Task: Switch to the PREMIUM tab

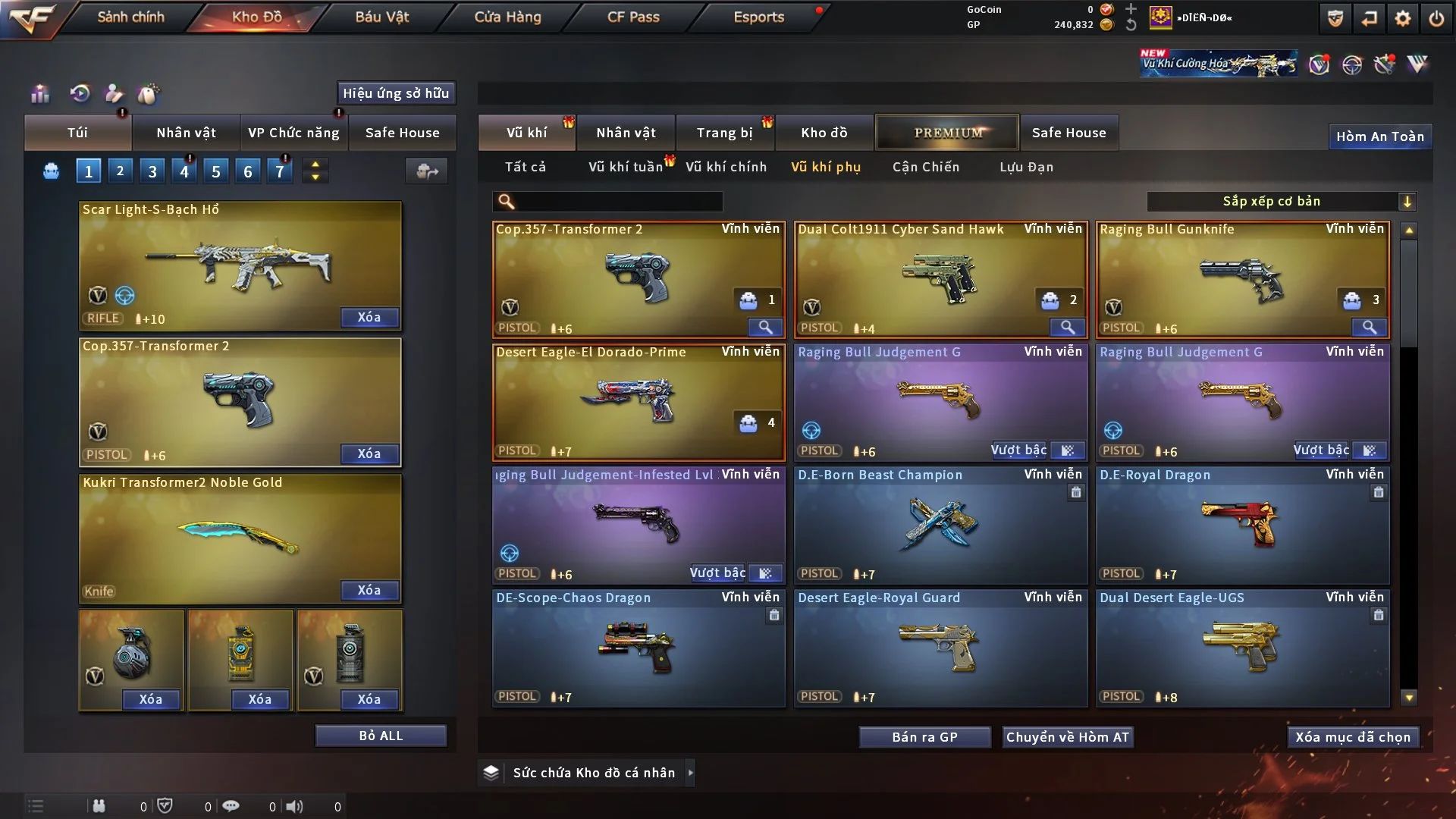Action: point(947,133)
